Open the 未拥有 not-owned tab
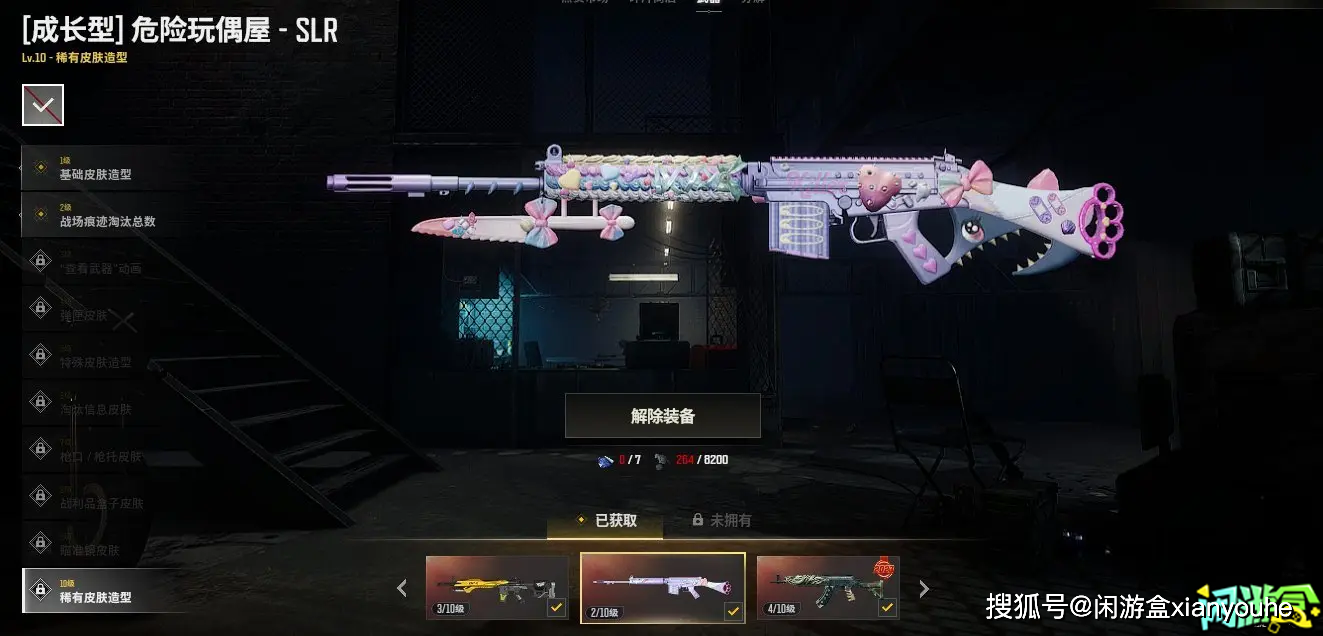 [721, 520]
